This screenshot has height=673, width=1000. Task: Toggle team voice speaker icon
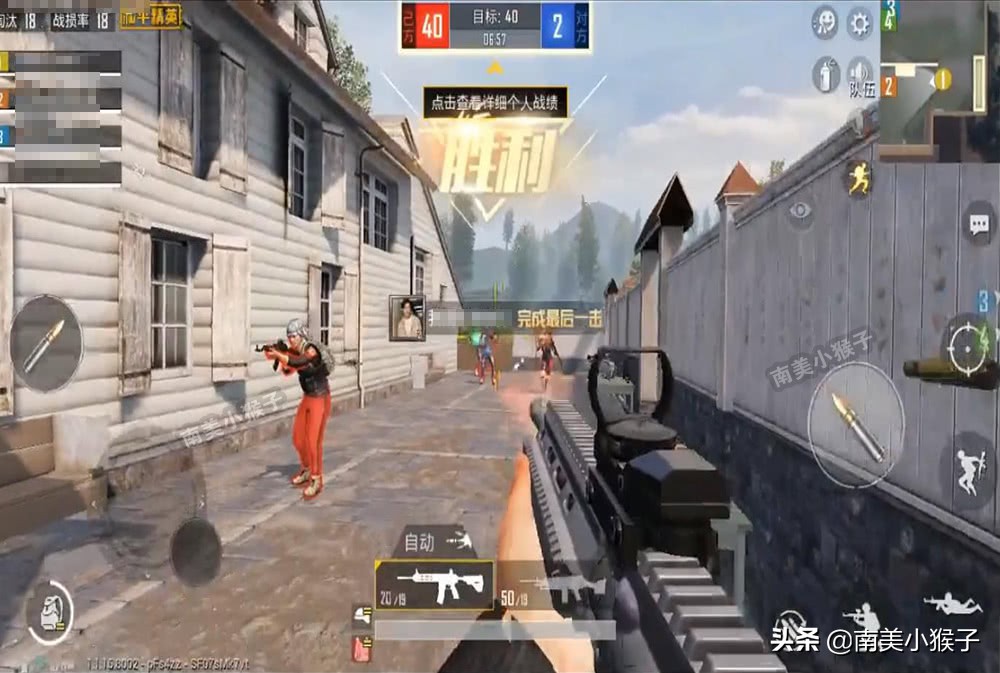coord(859,74)
